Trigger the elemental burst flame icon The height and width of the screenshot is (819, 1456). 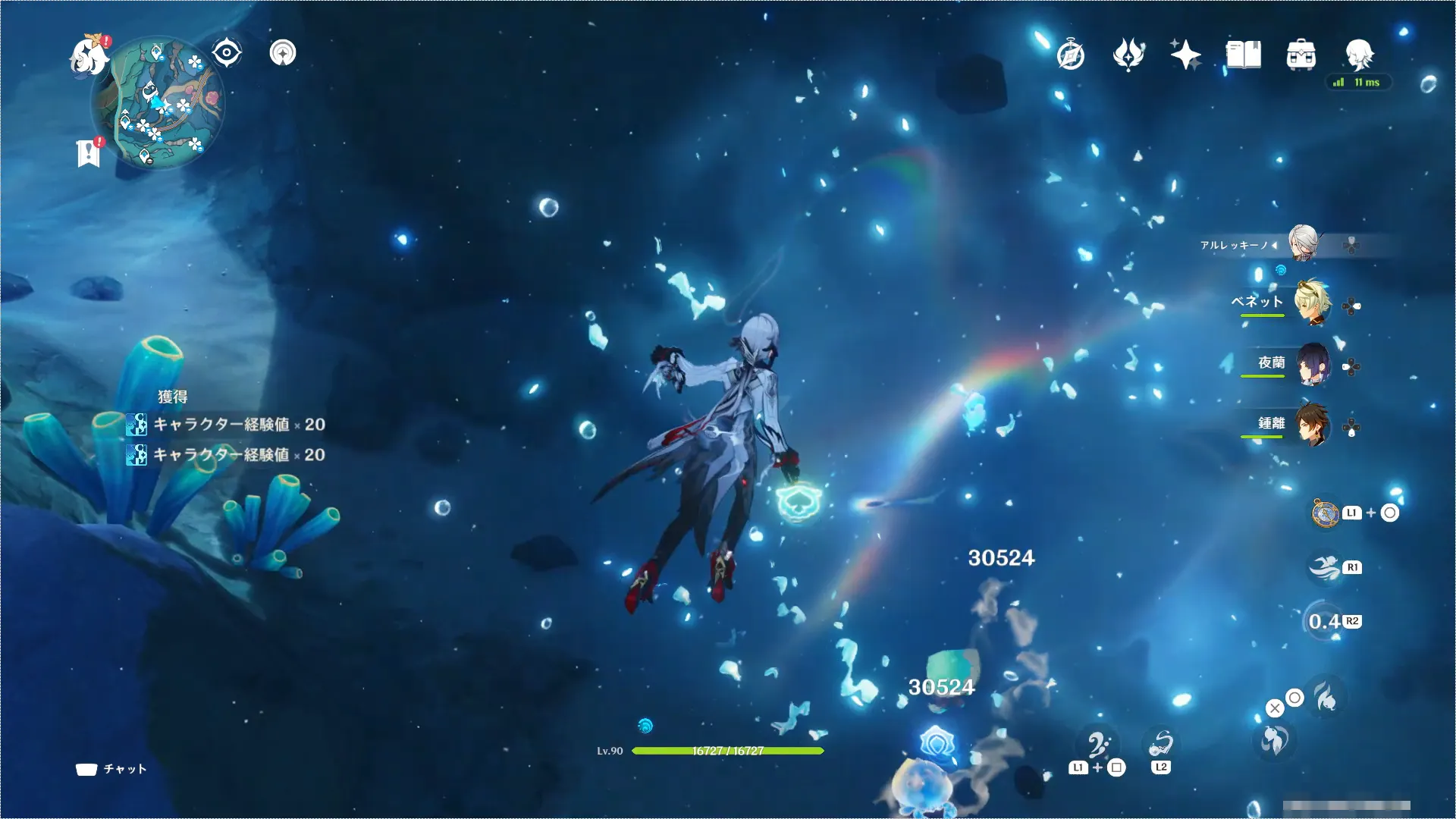1326,696
